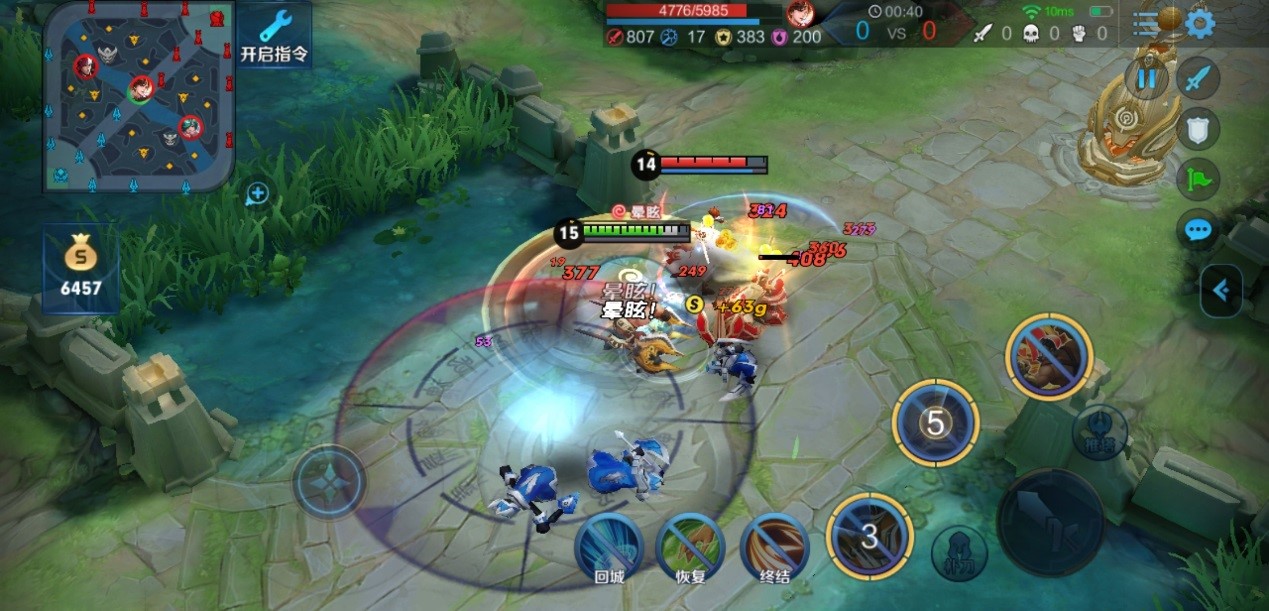This screenshot has width=1269, height=611.
Task: Send the shield retreat signal
Action: (x=1197, y=128)
